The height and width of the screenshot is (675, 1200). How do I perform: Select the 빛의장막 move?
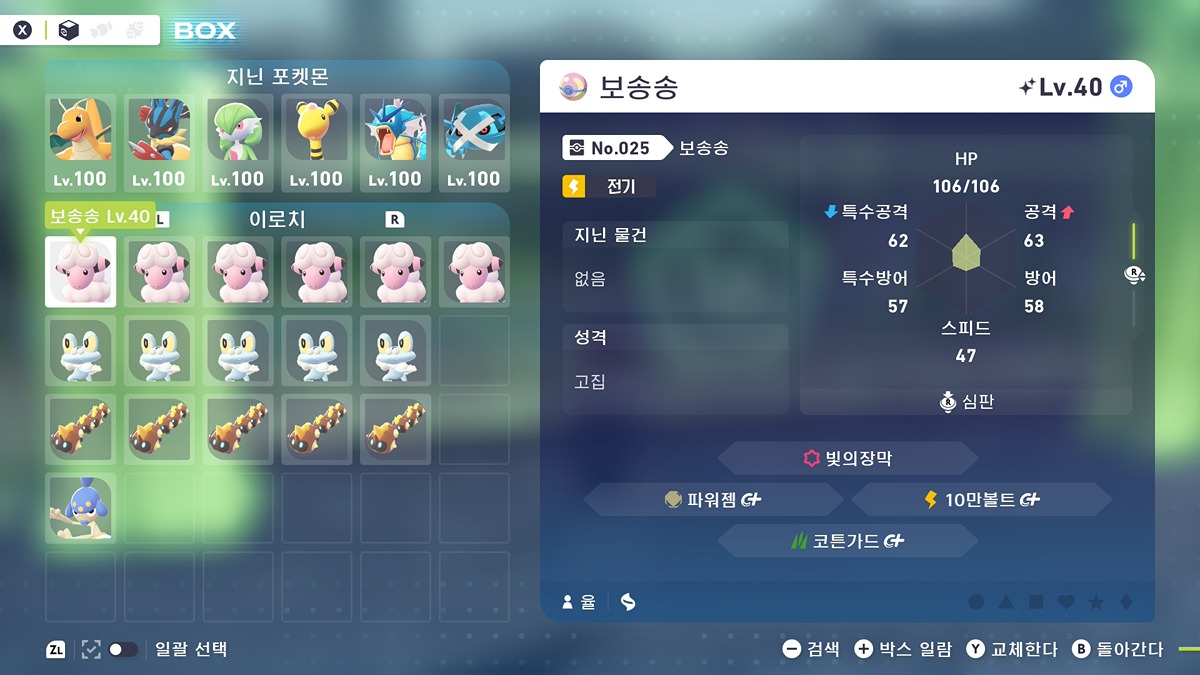(848, 459)
